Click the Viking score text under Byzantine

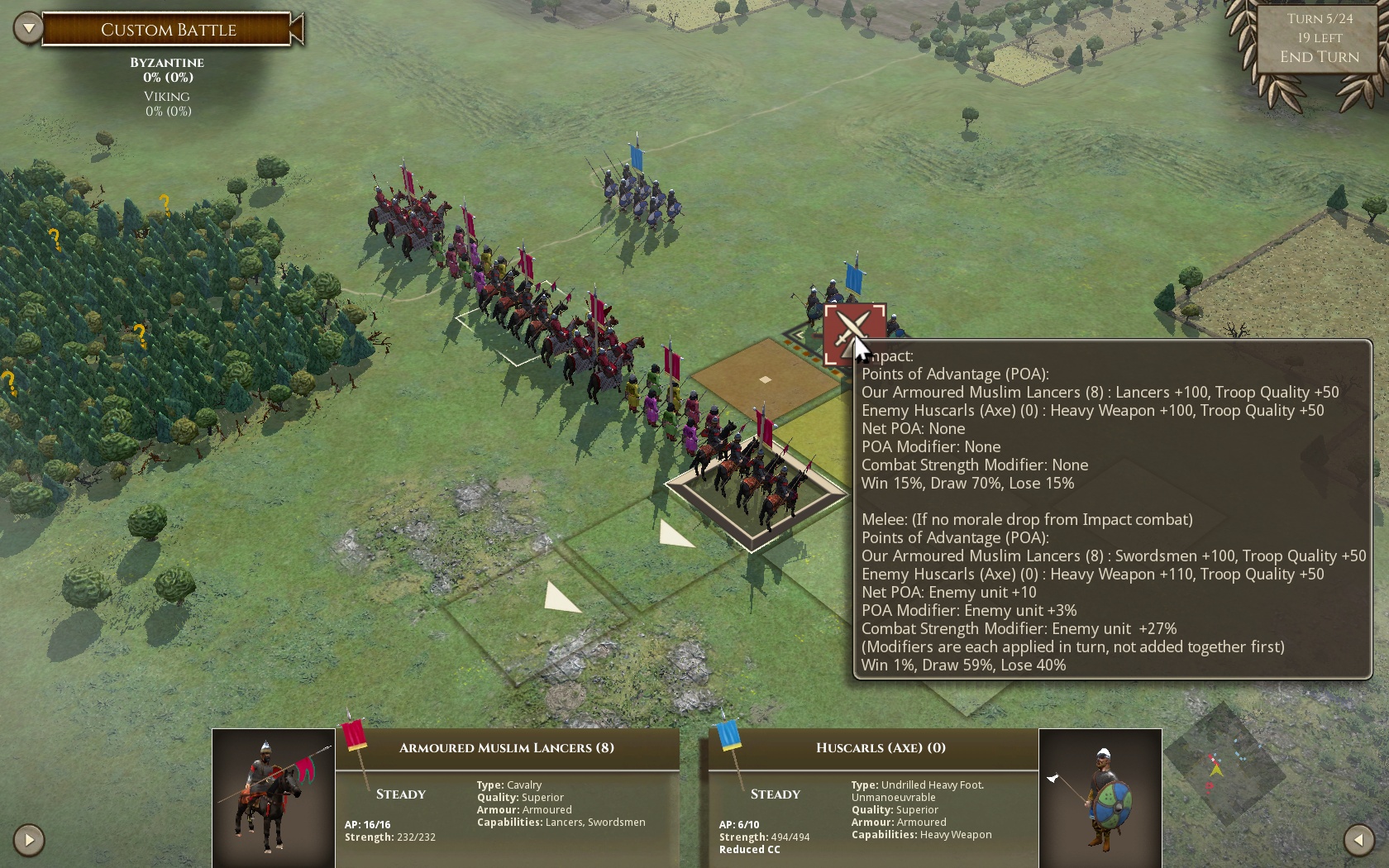[x=167, y=103]
